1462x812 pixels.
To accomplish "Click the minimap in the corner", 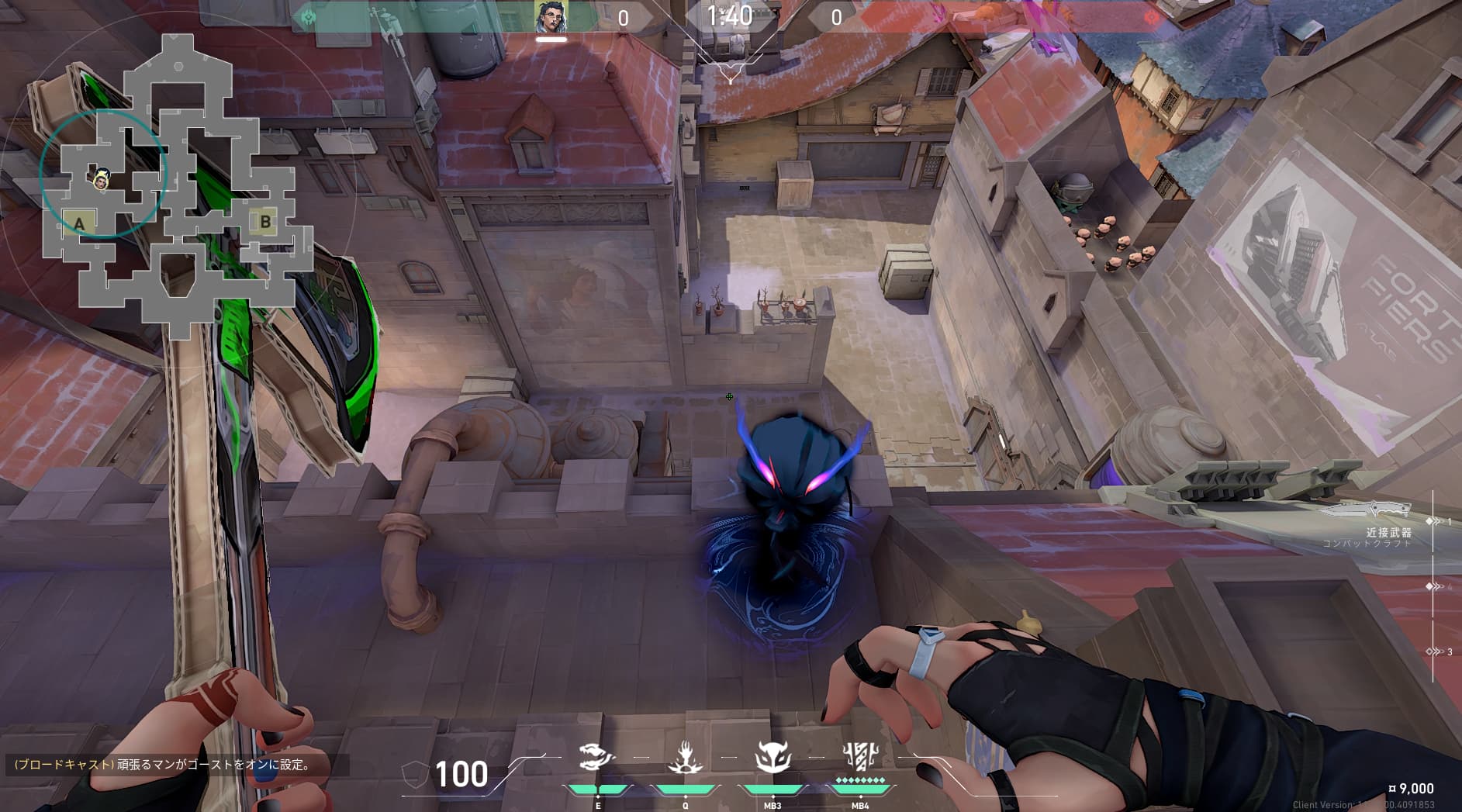I will (x=178, y=186).
